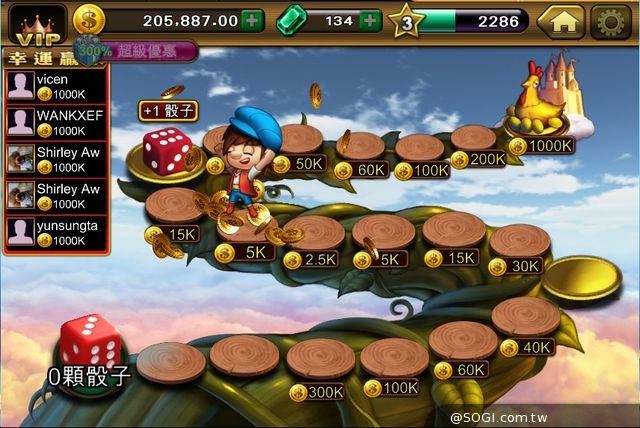Tap the gold dollar coin icon
The height and width of the screenshot is (428, 640).
point(88,20)
